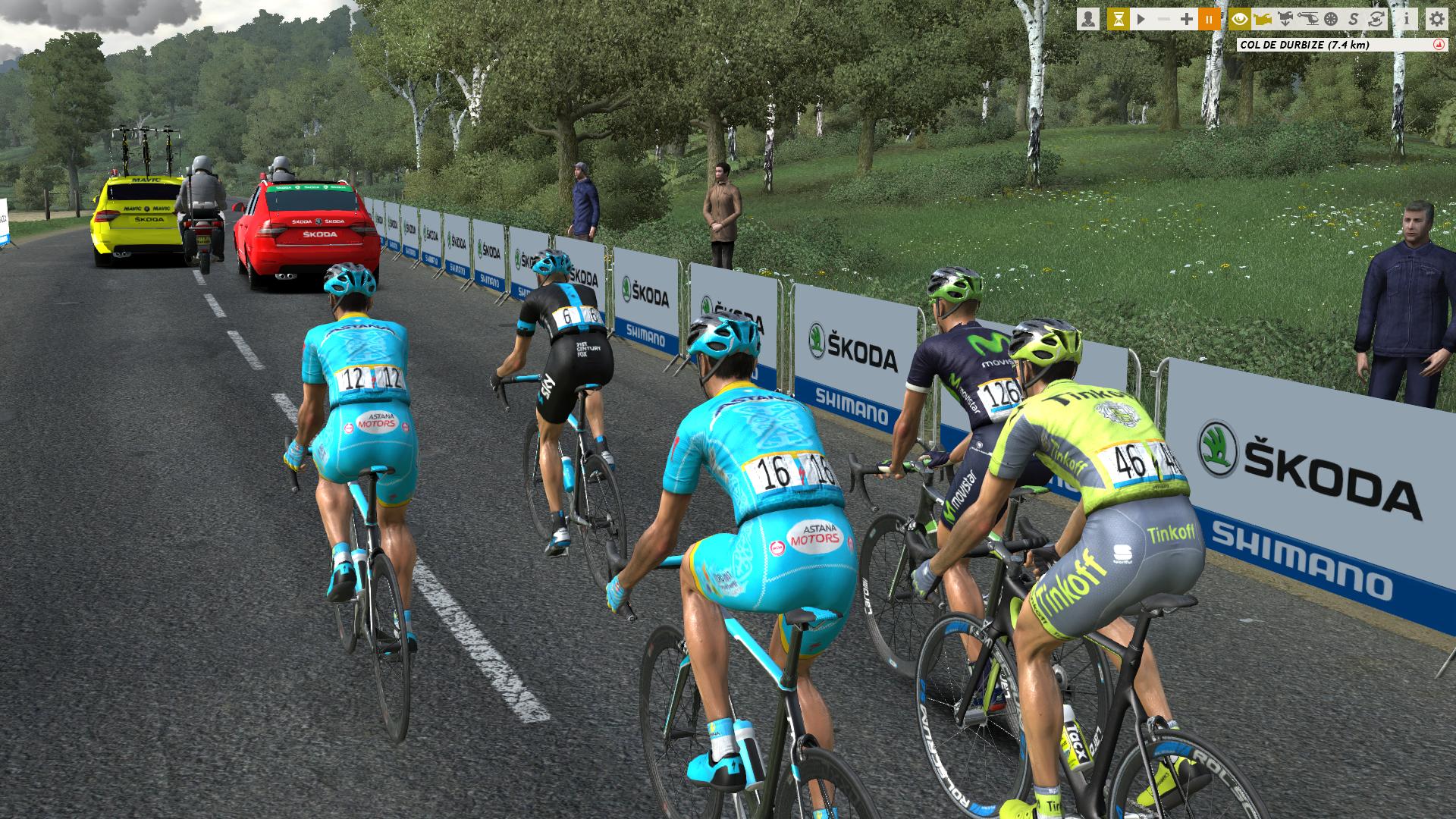Click the S letter toolbar icon

pos(1354,19)
